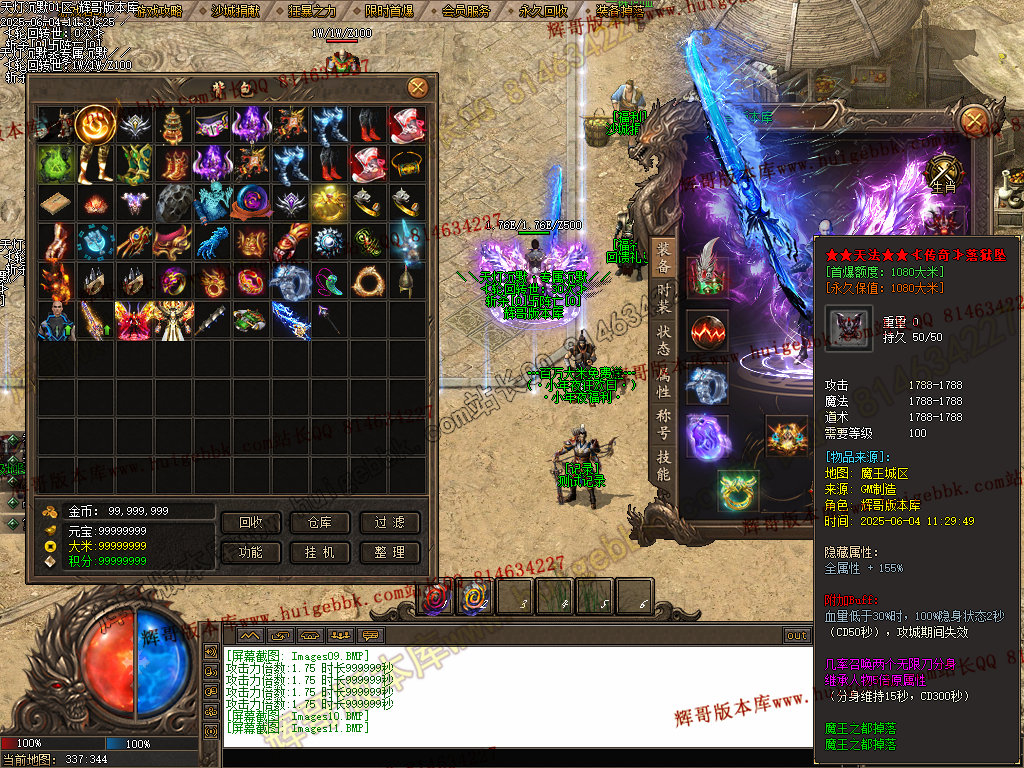
Task: Open the 游戏攻略 top menu
Action: [159, 11]
